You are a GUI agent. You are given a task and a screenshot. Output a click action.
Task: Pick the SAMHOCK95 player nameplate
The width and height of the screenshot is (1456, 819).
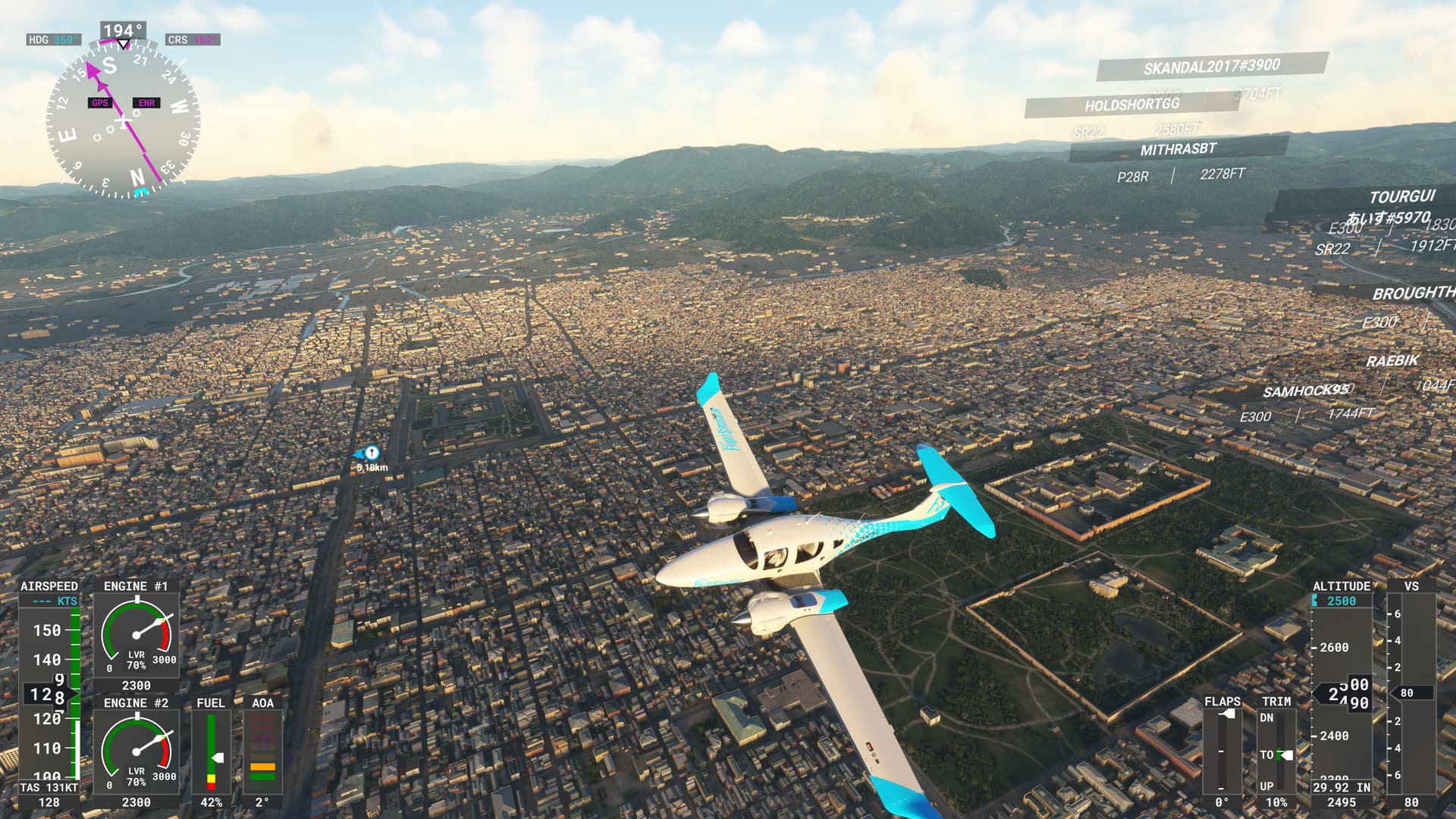point(1305,391)
